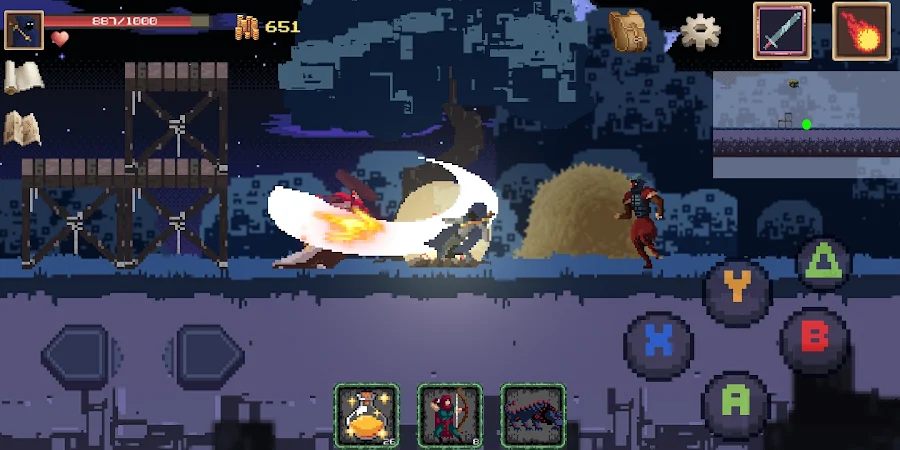Image resolution: width=900 pixels, height=450 pixels.
Task: Select the dark spiked beast hotbar slot
Action: [x=533, y=415]
